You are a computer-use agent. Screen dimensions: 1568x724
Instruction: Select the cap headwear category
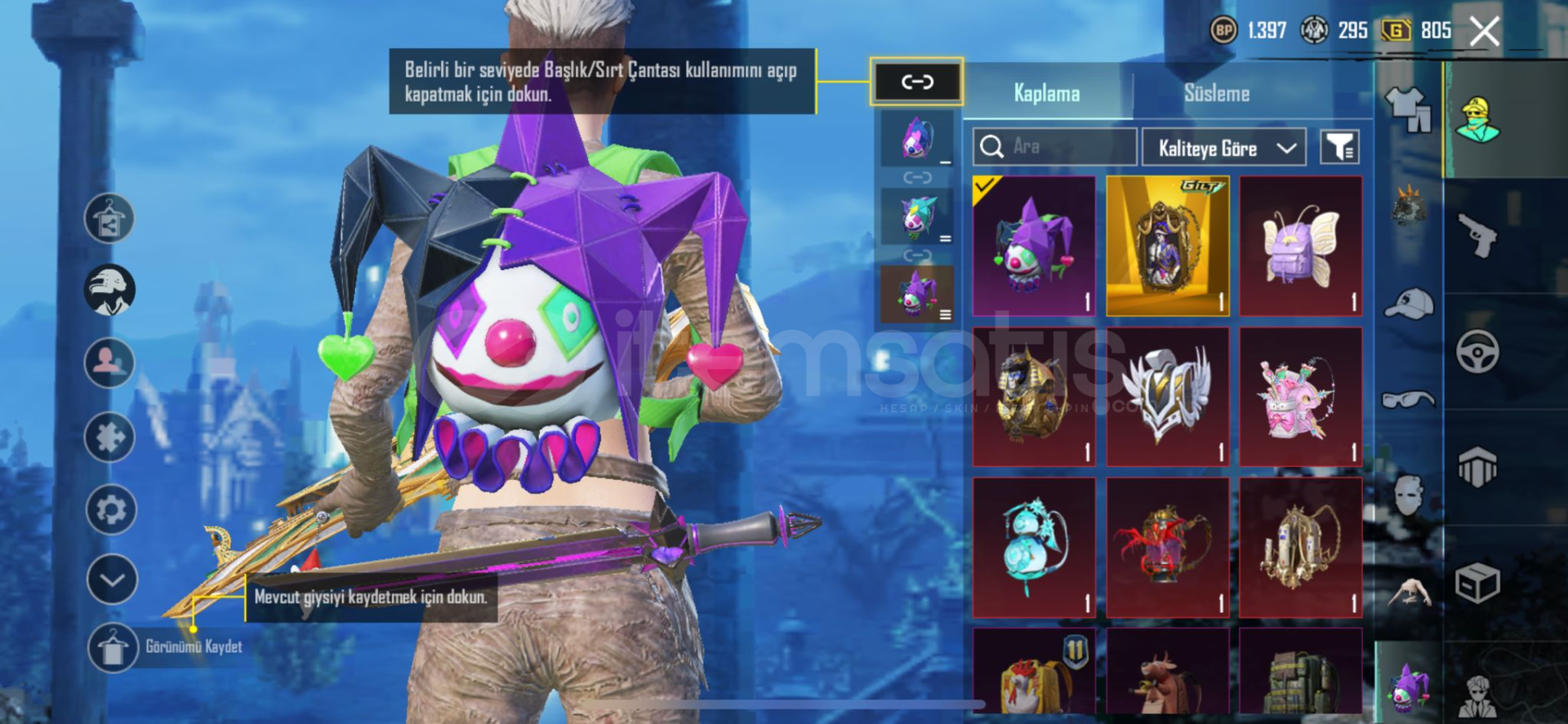1410,304
